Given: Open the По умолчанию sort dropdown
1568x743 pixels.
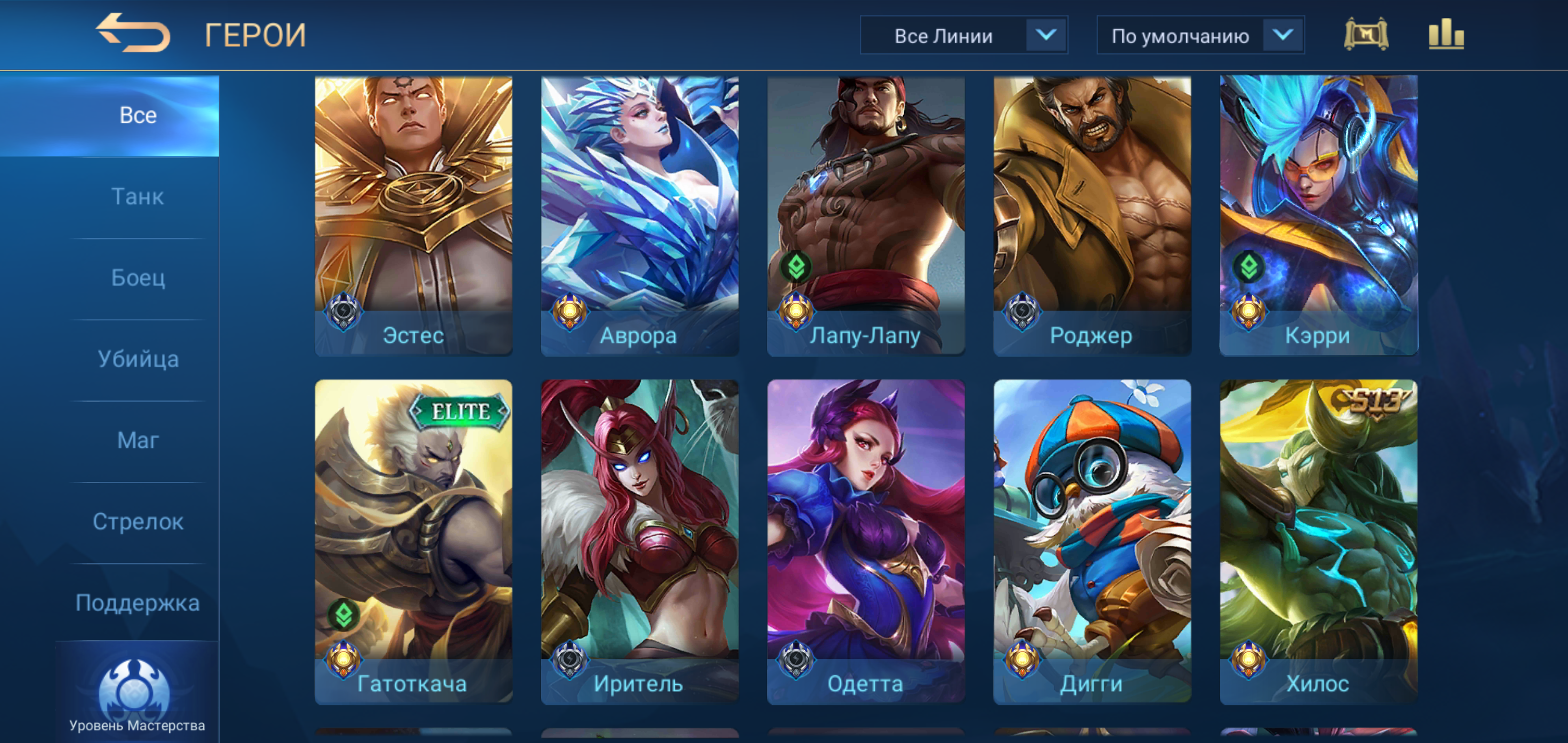Looking at the screenshot, I should click(x=1200, y=35).
